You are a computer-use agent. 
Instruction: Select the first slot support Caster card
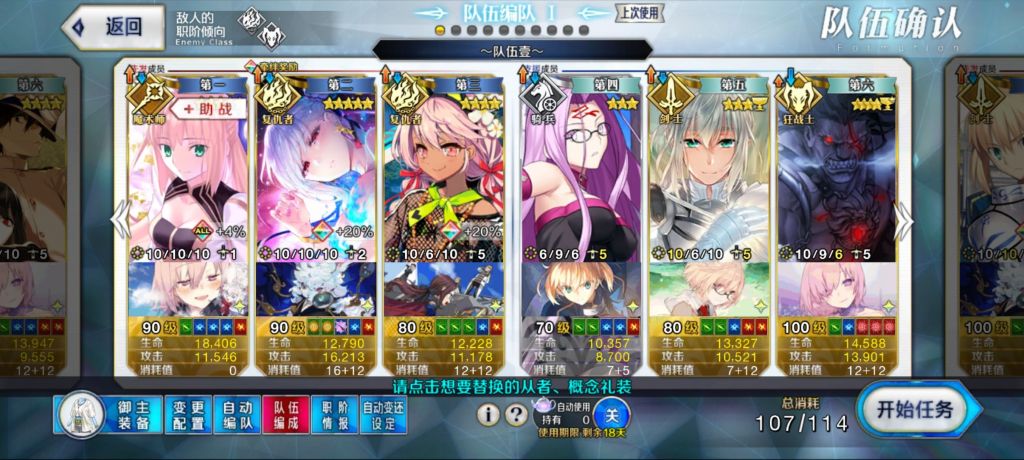click(x=187, y=170)
